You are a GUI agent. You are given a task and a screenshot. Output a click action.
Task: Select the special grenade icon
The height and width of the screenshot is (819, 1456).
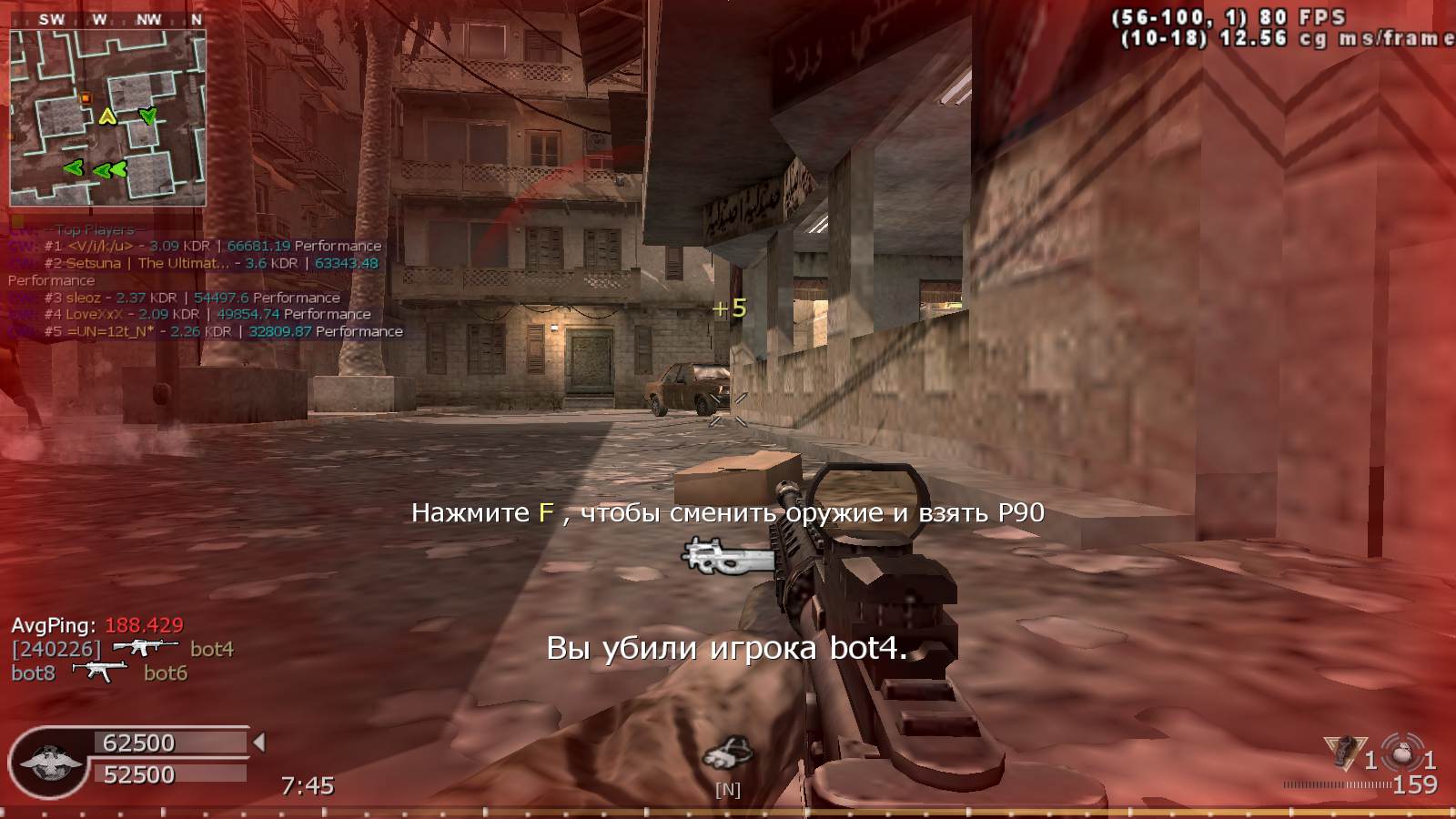click(x=1340, y=753)
